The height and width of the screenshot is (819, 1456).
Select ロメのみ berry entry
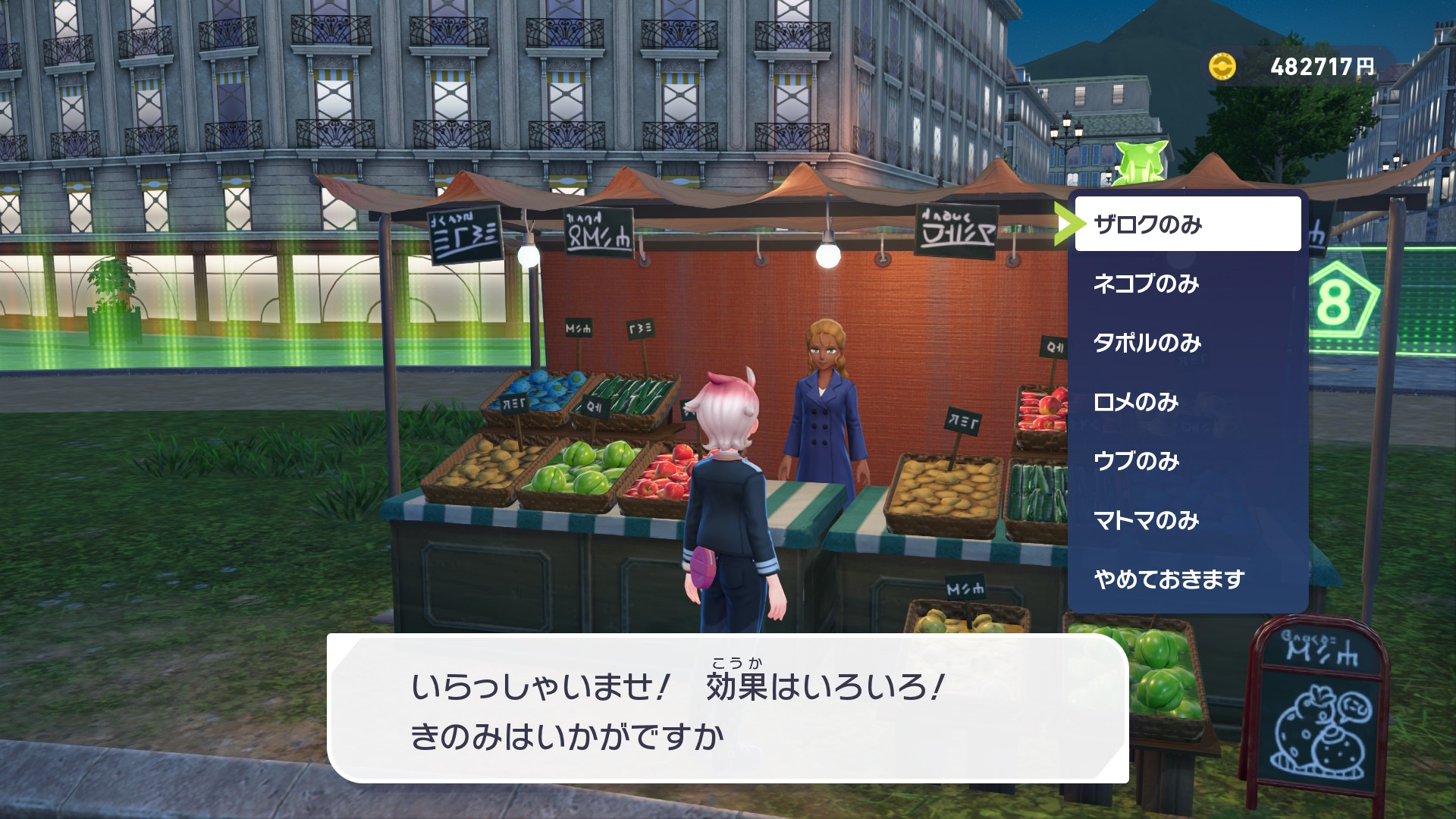click(1187, 402)
